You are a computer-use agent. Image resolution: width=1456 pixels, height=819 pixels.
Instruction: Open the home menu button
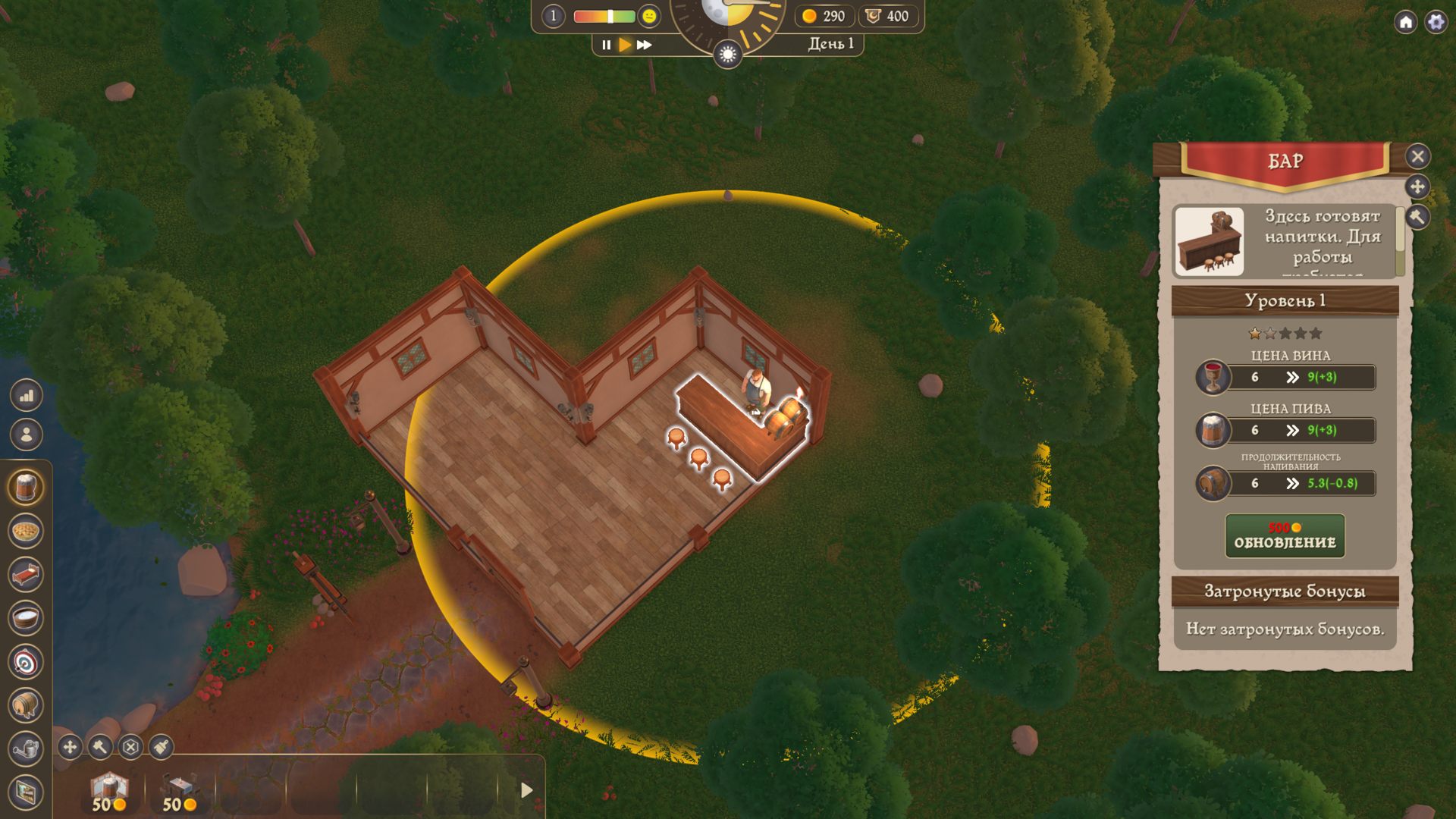(x=1405, y=22)
